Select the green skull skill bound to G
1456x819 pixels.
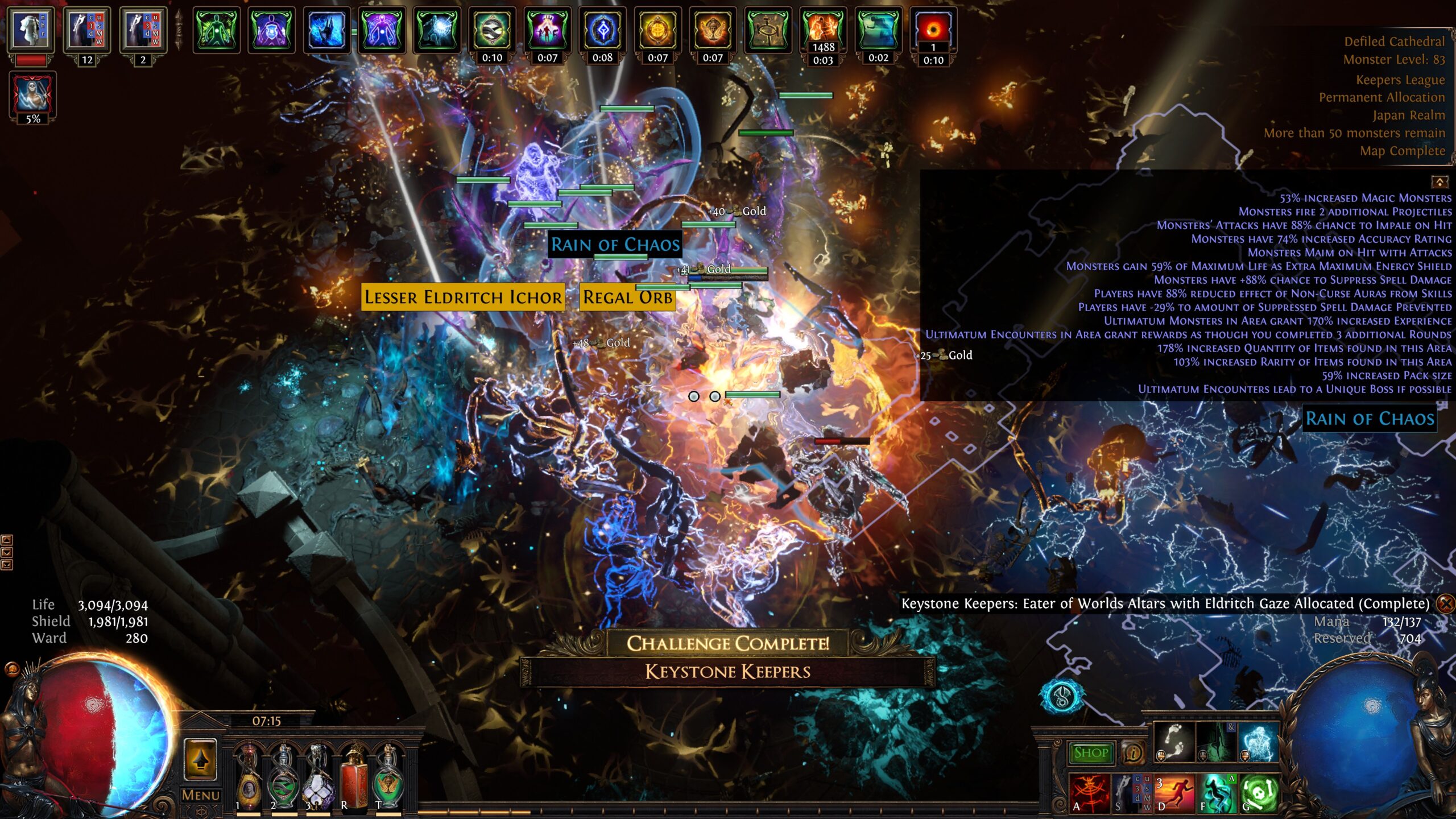coord(1259,792)
